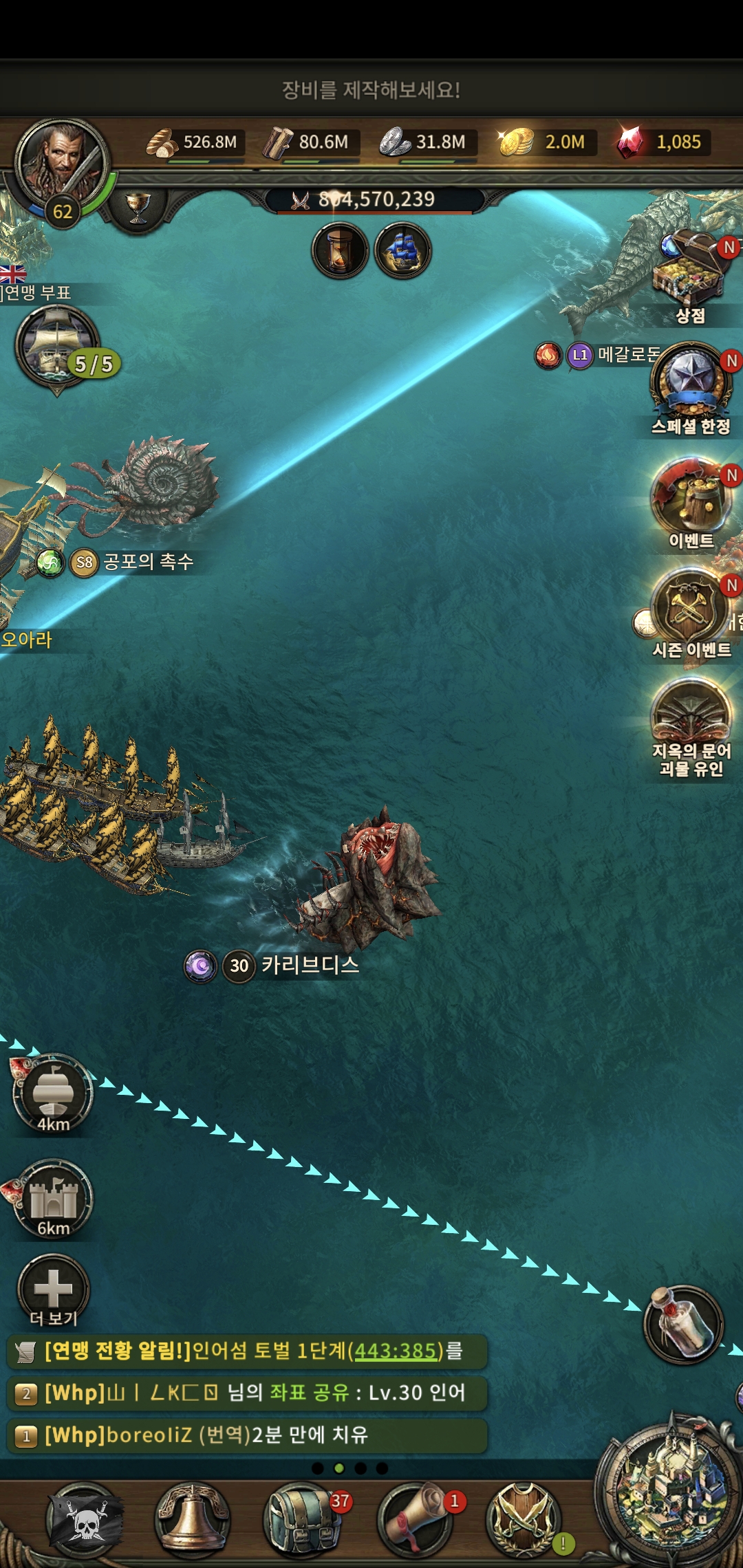The image size is (743, 1568).
Task: Tap the blue ship buff icon
Action: [403, 251]
